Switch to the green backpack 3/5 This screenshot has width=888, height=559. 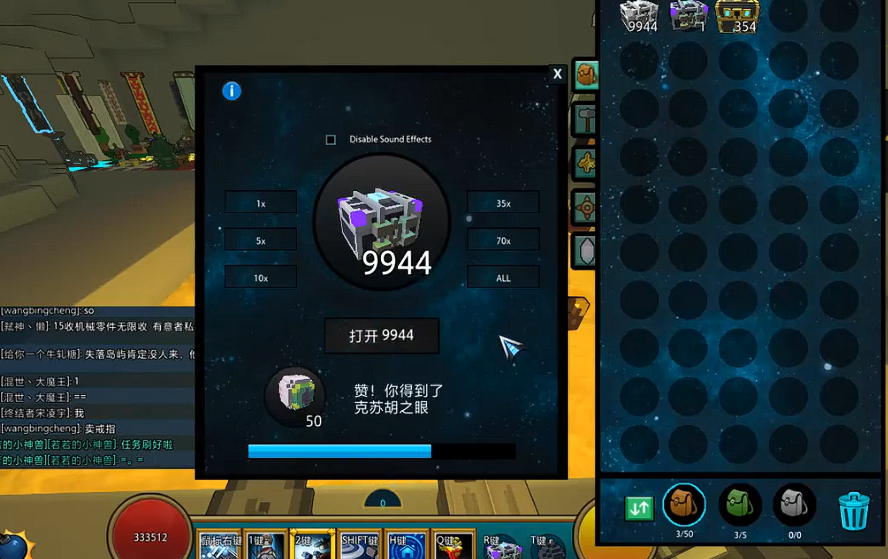[740, 506]
